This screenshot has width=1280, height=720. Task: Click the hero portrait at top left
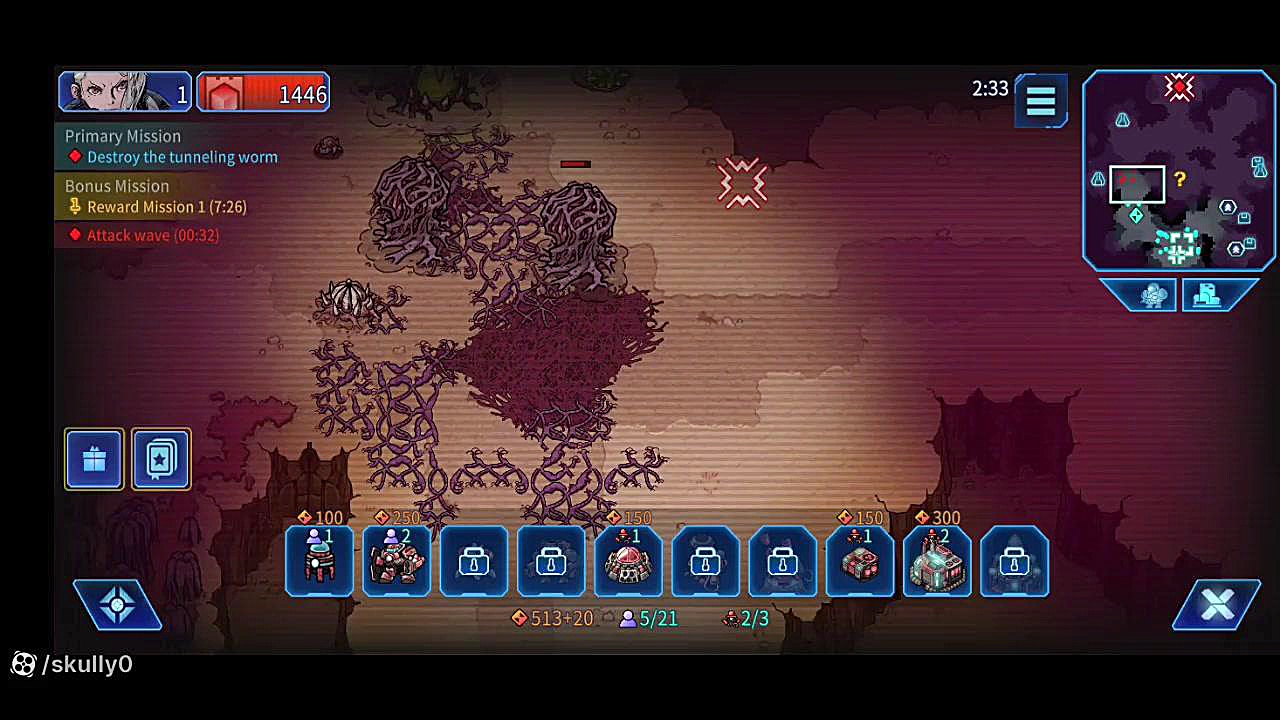124,92
